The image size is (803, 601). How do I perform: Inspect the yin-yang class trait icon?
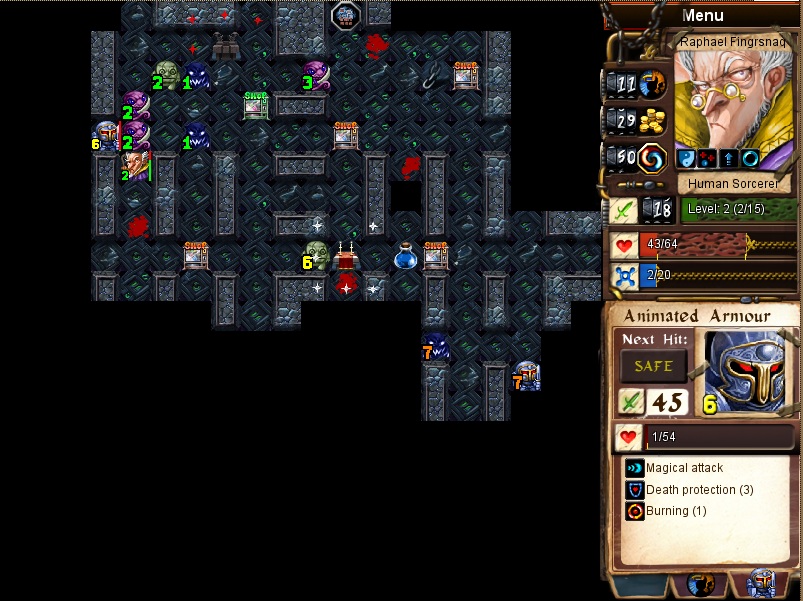(x=686, y=158)
